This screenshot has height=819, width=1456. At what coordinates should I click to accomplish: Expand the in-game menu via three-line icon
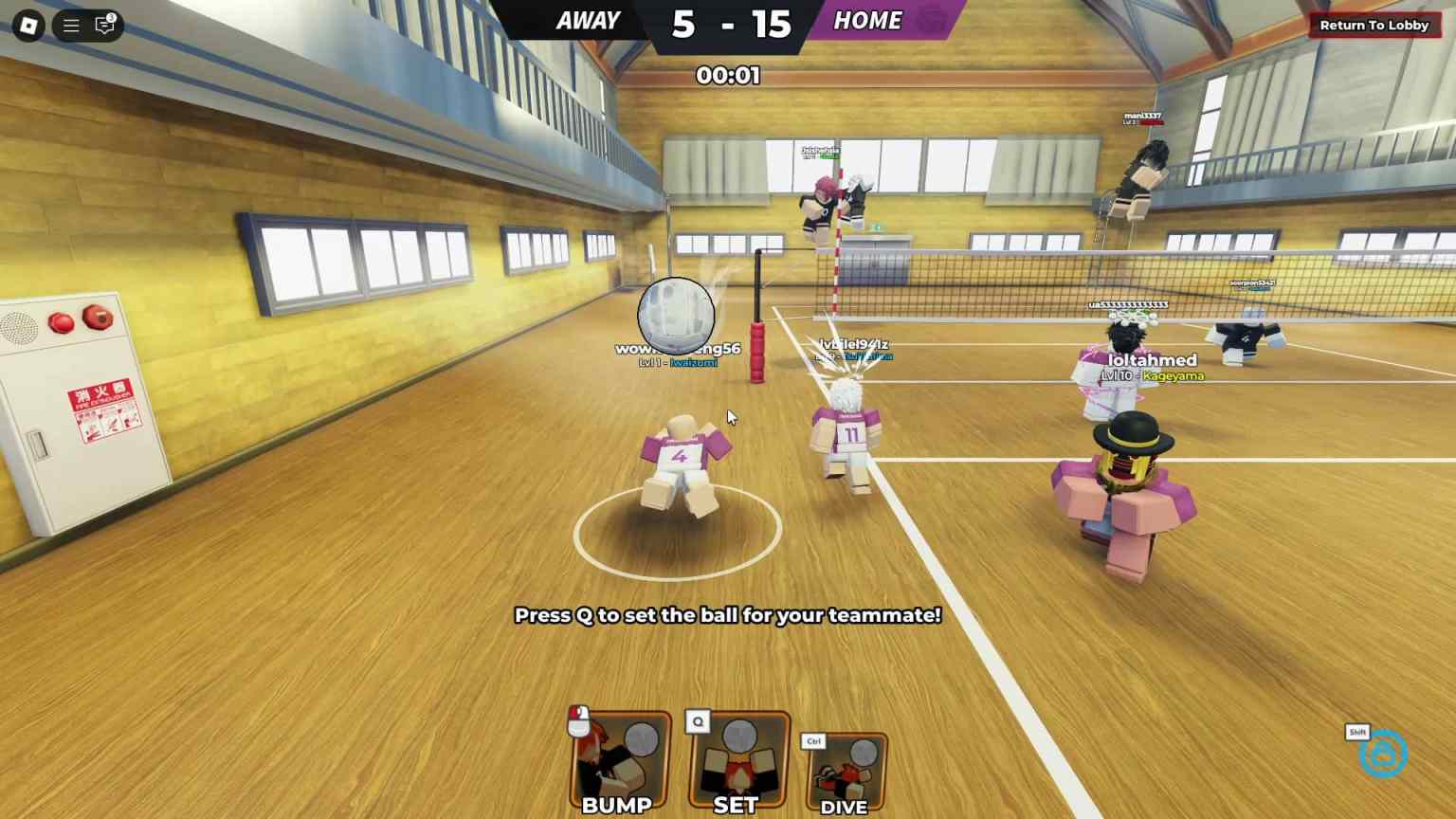tap(70, 26)
